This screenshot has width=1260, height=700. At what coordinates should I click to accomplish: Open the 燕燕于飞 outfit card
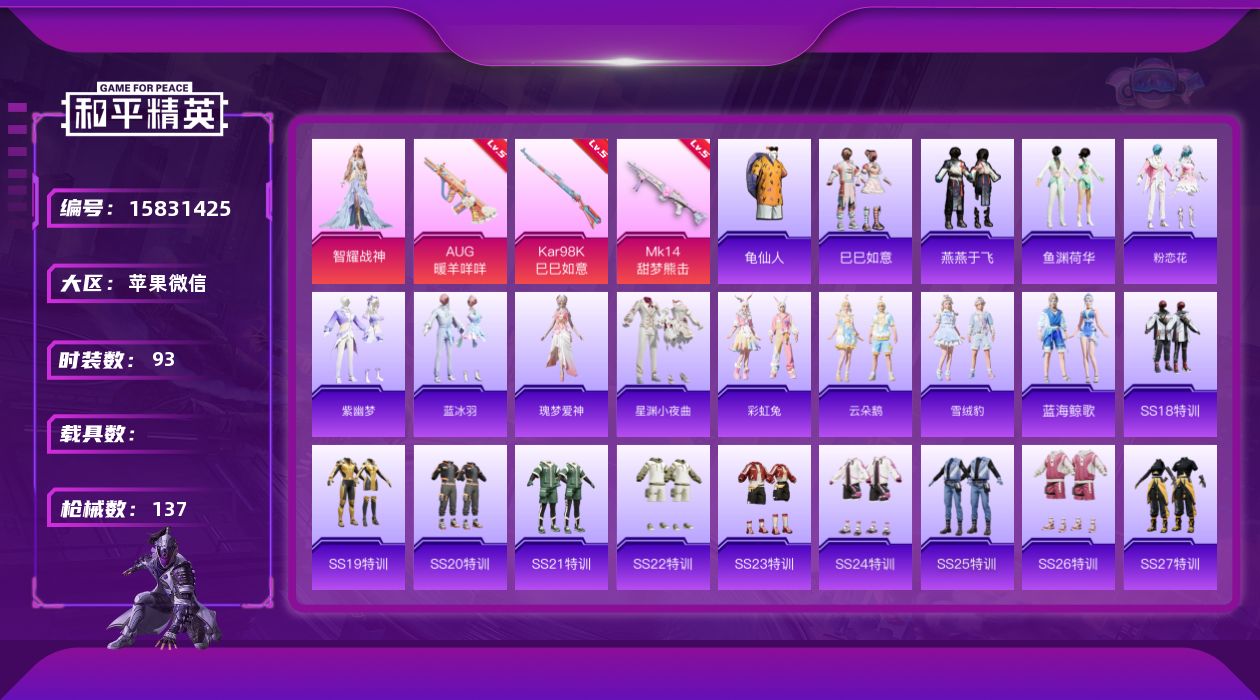tap(967, 211)
